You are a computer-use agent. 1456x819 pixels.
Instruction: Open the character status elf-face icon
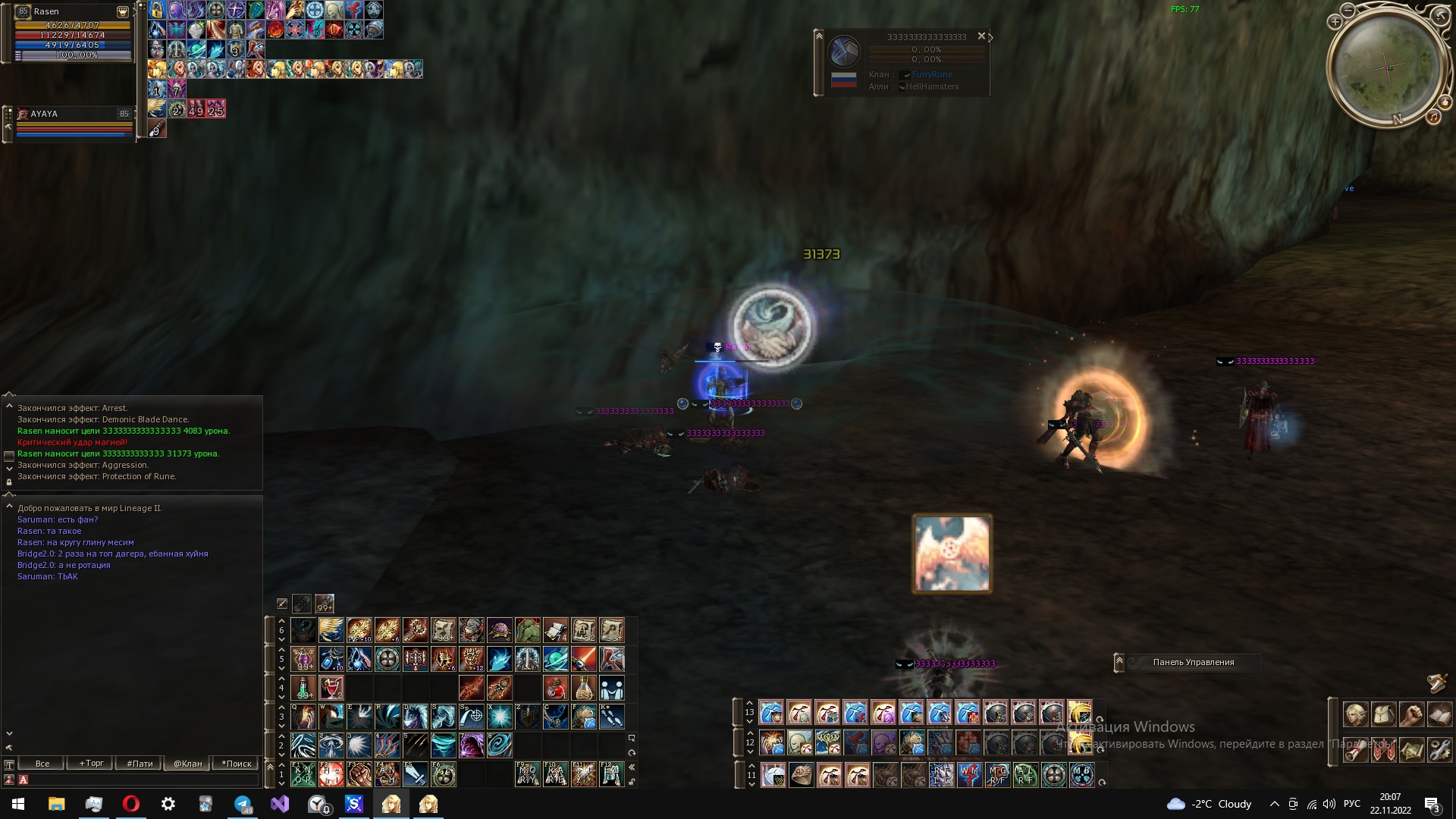(x=1355, y=714)
